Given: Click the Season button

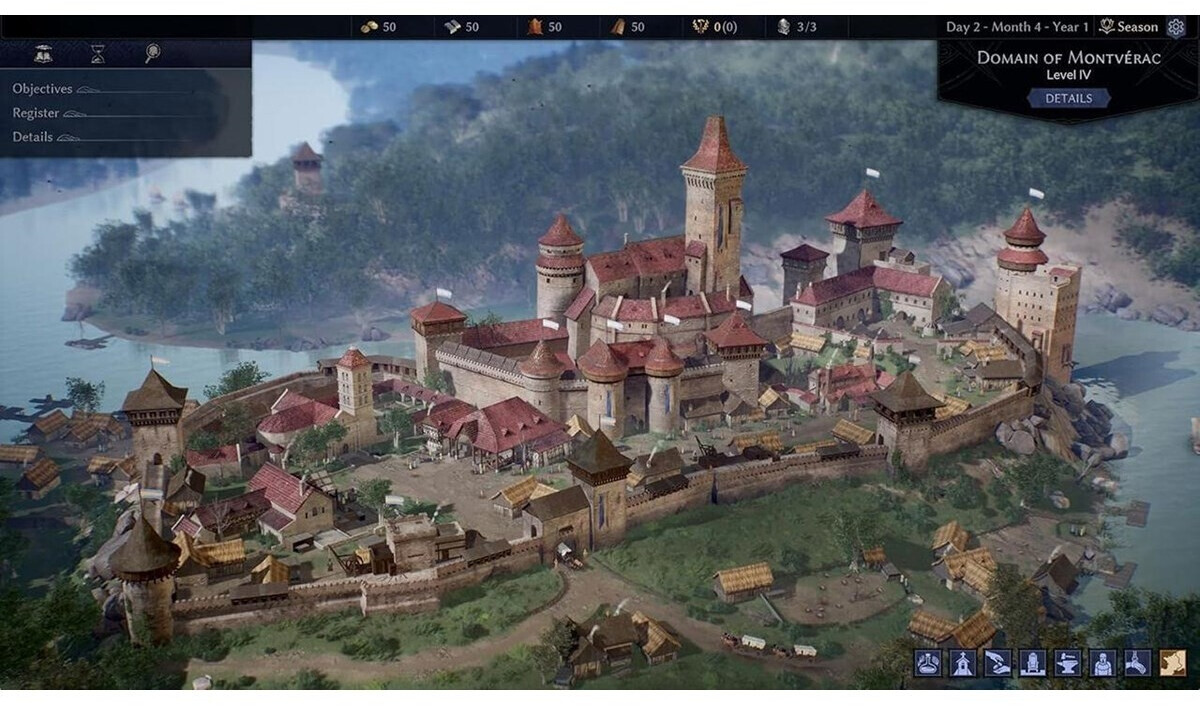Looking at the screenshot, I should 1130,27.
